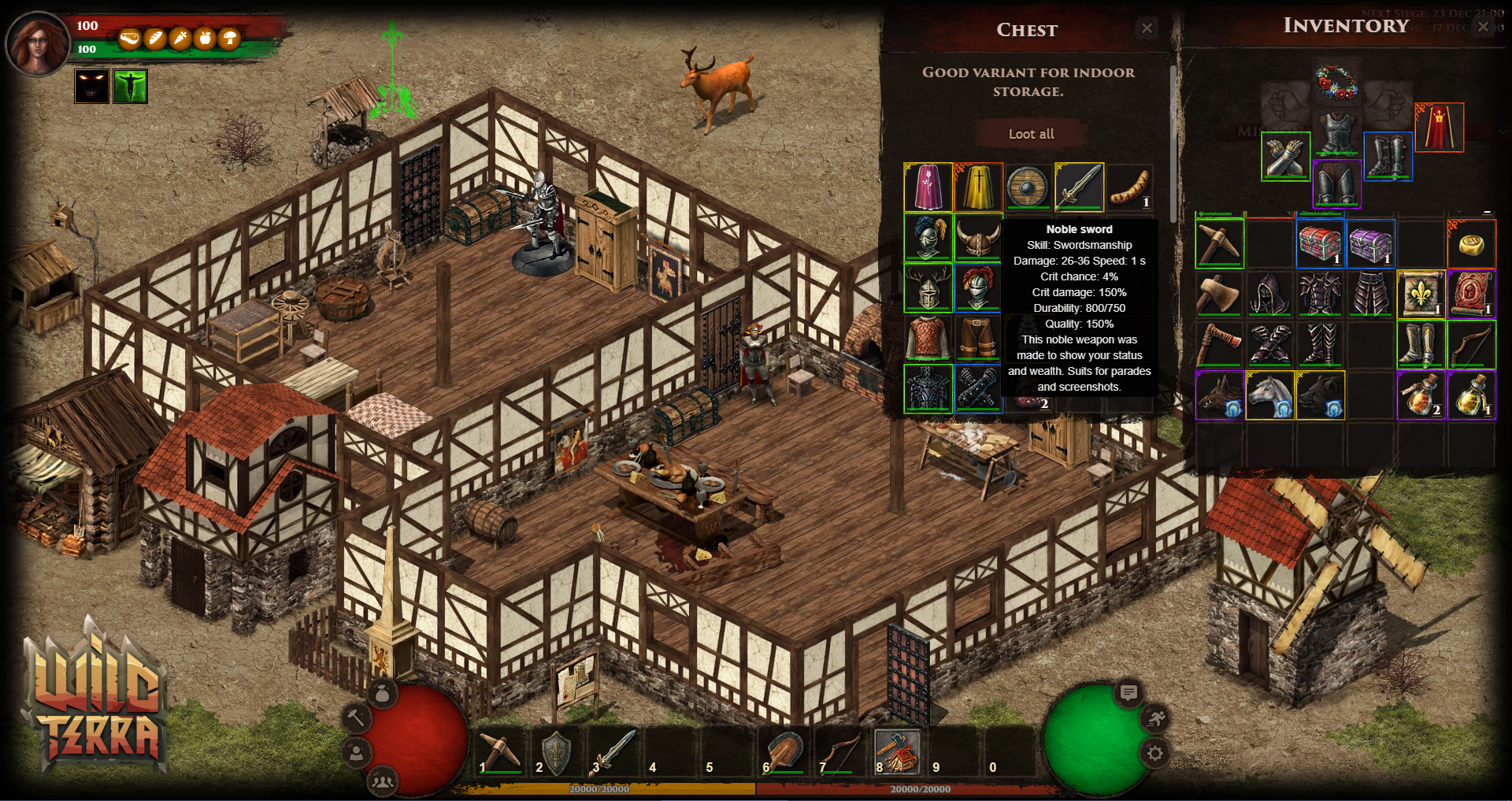Loot all items from the chest
This screenshot has width=1512, height=801.
(1031, 134)
